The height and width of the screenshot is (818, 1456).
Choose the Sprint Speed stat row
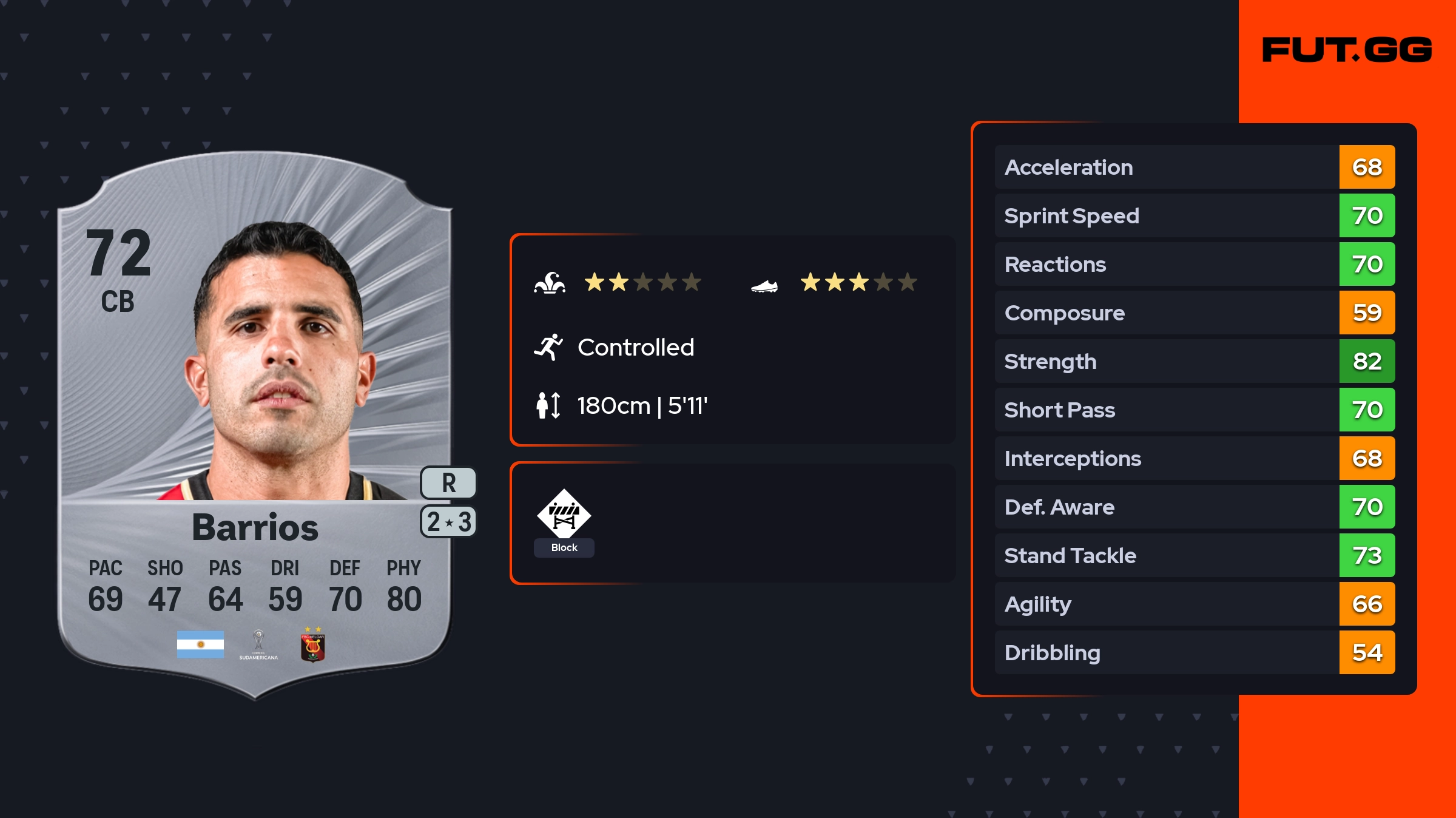[x=1194, y=215]
